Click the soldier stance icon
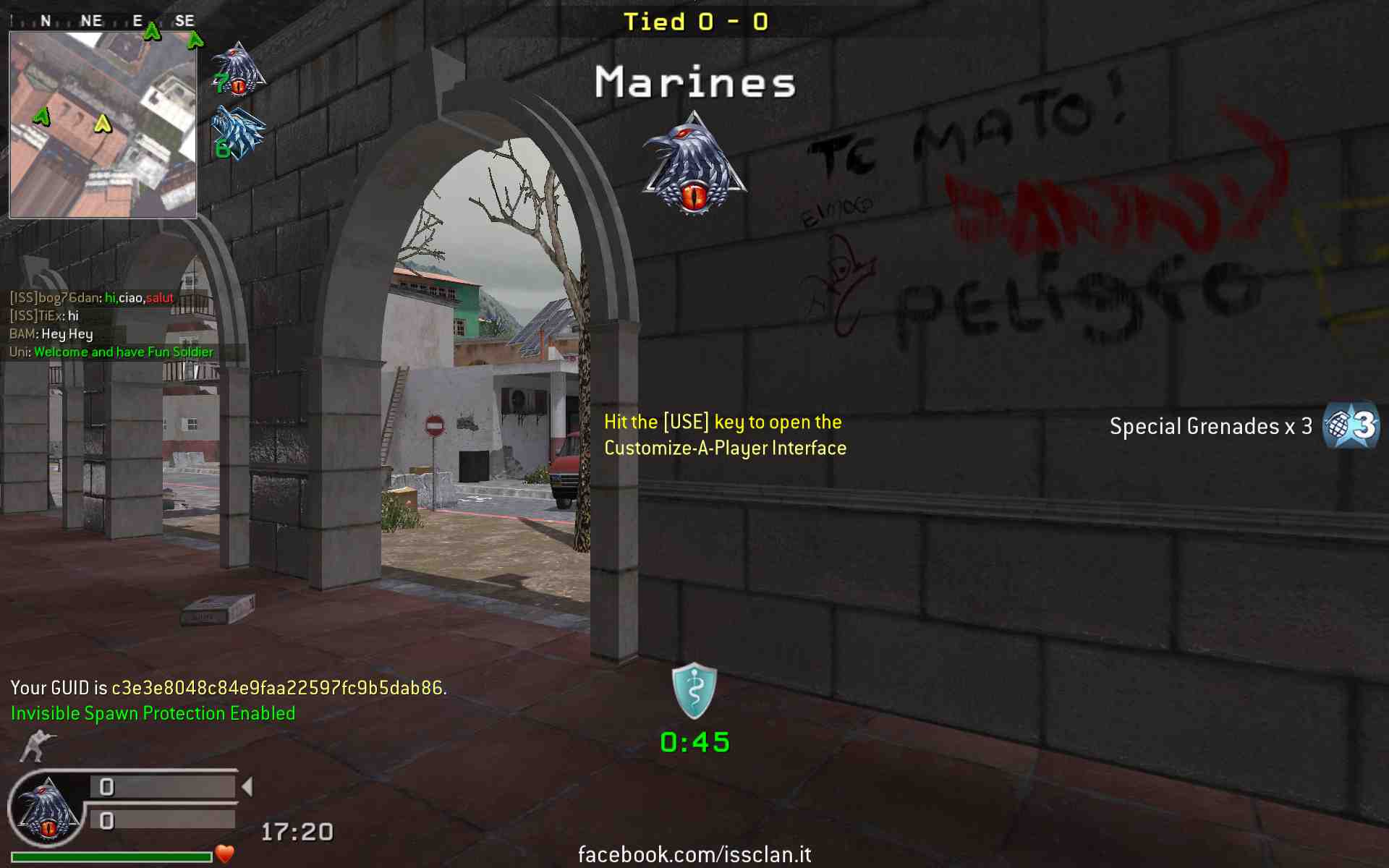 pyautogui.click(x=38, y=746)
